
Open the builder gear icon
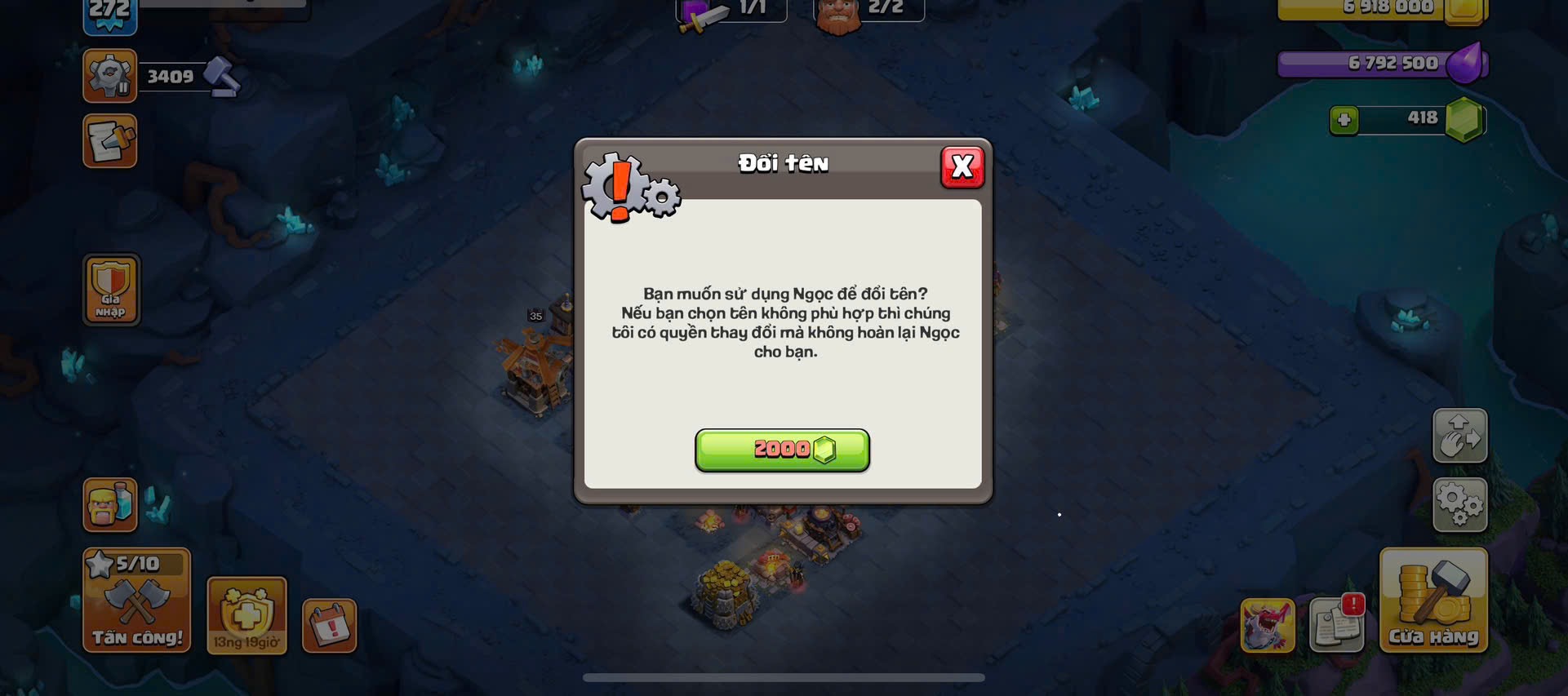(110, 76)
